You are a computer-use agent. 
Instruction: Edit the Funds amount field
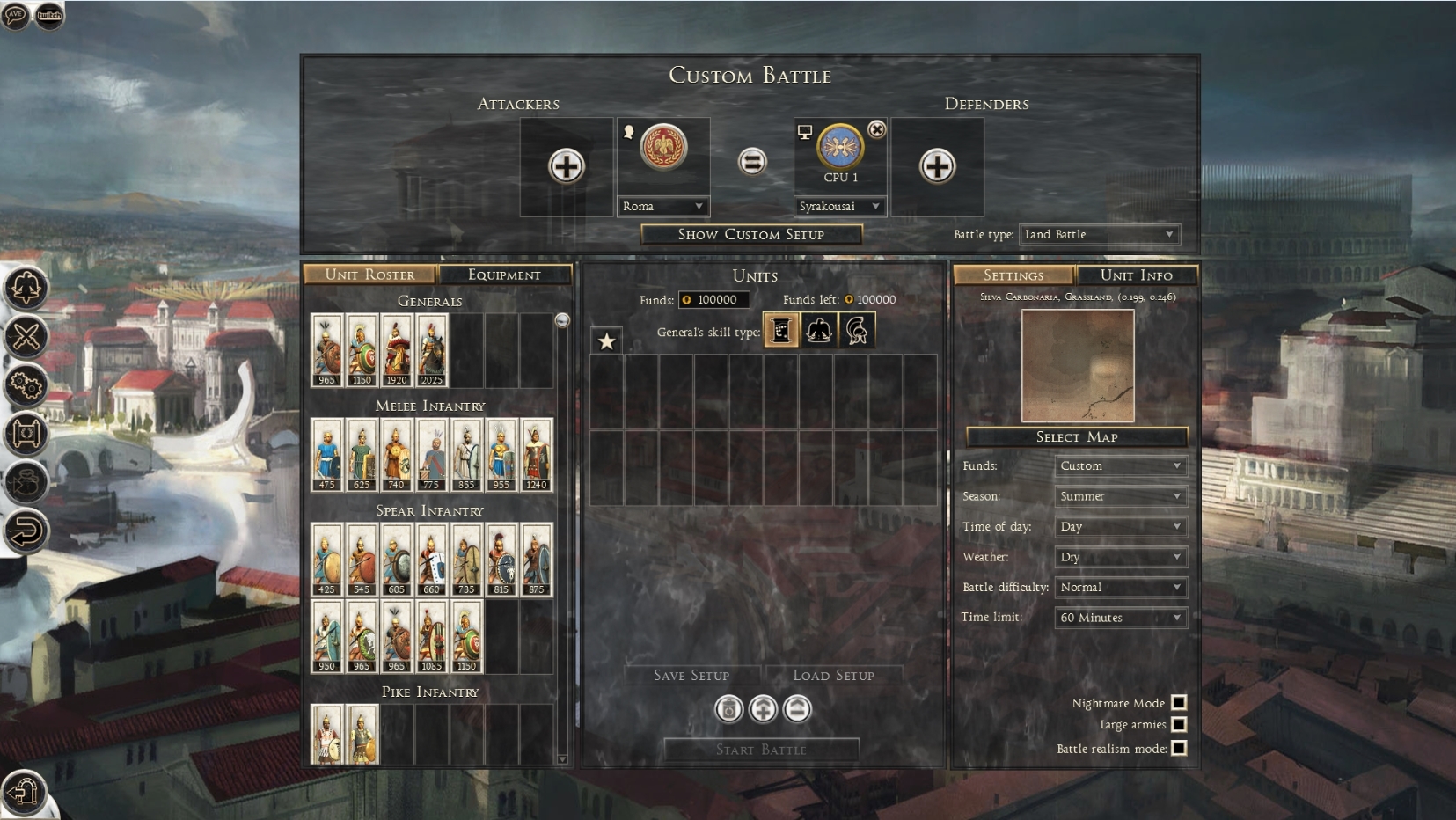pos(716,299)
